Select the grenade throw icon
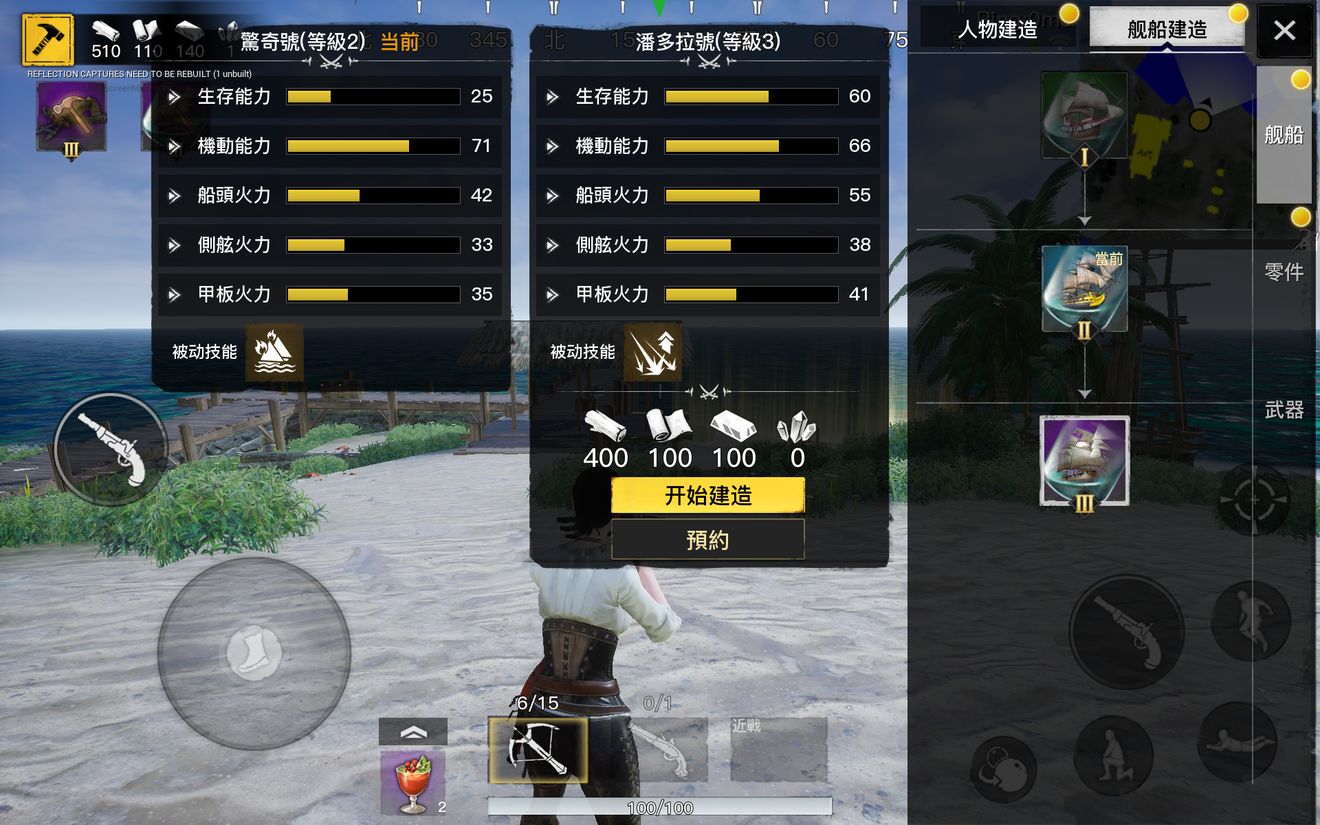This screenshot has height=825, width=1320. pos(1003,770)
